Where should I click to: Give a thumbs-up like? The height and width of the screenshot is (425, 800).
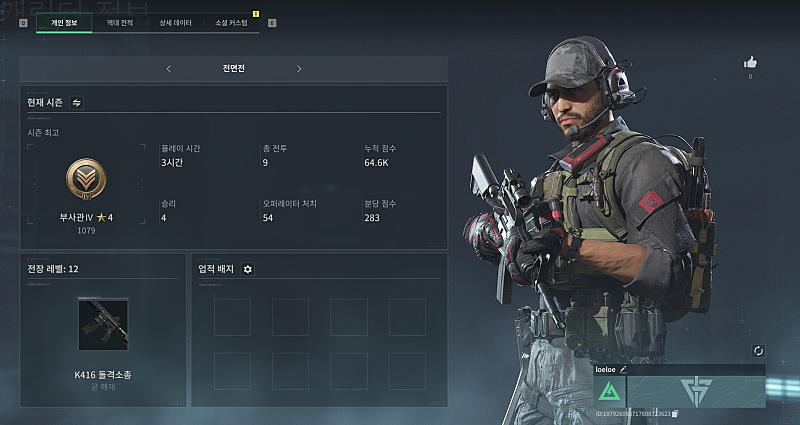click(750, 62)
